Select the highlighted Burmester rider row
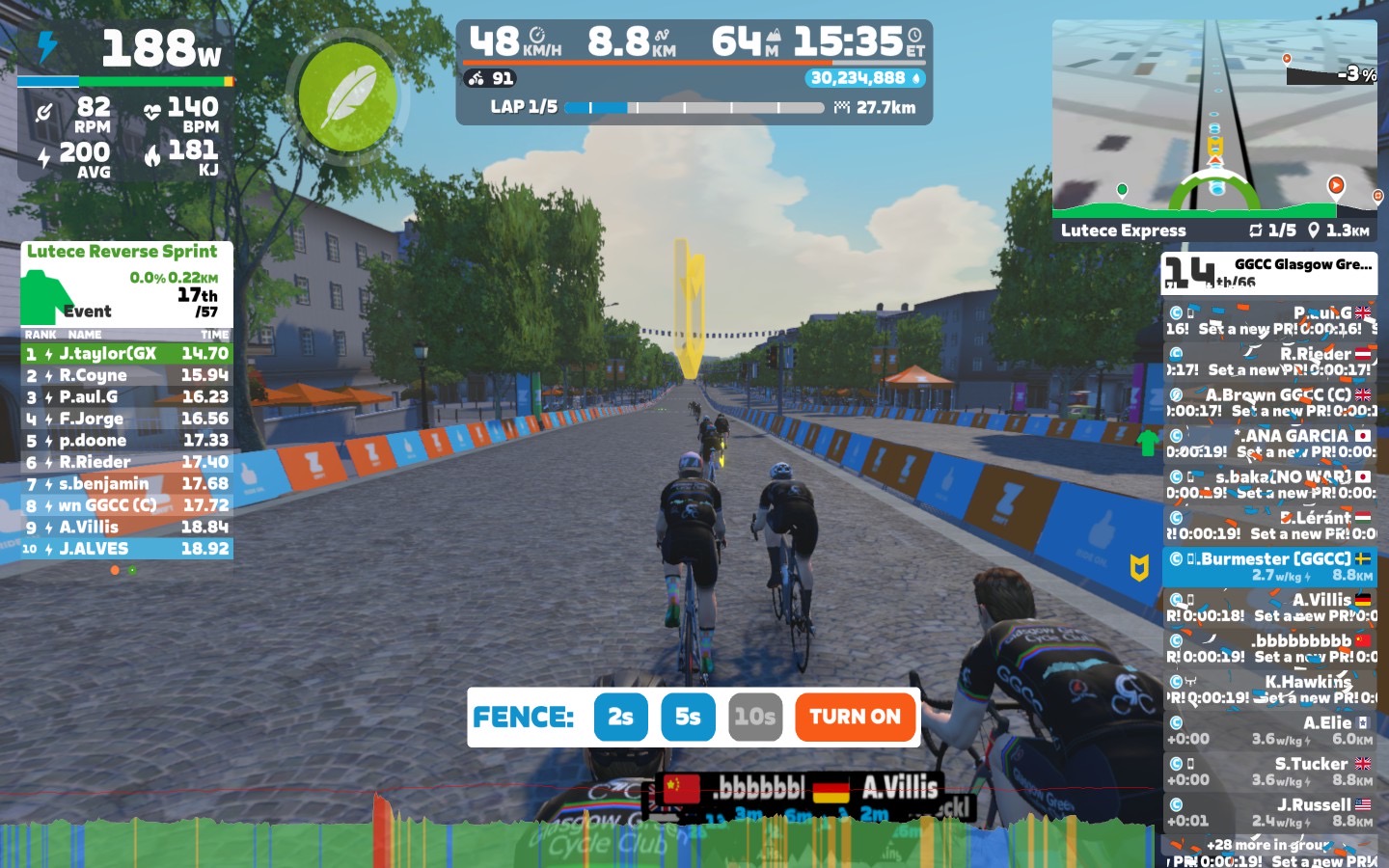 1269,566
